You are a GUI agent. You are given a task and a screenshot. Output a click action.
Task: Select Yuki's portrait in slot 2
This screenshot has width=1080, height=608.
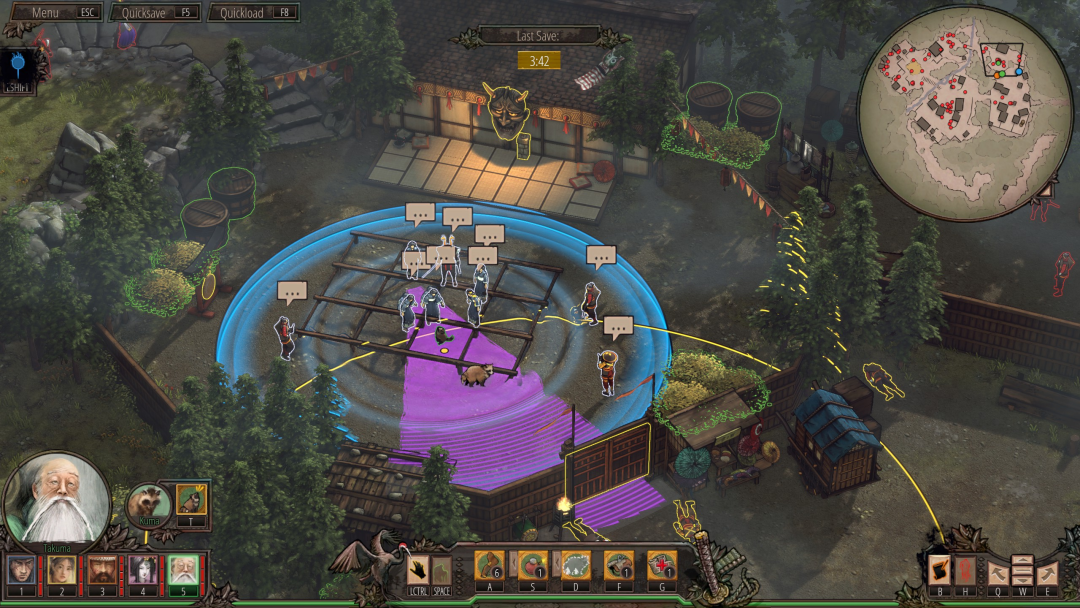[x=62, y=570]
